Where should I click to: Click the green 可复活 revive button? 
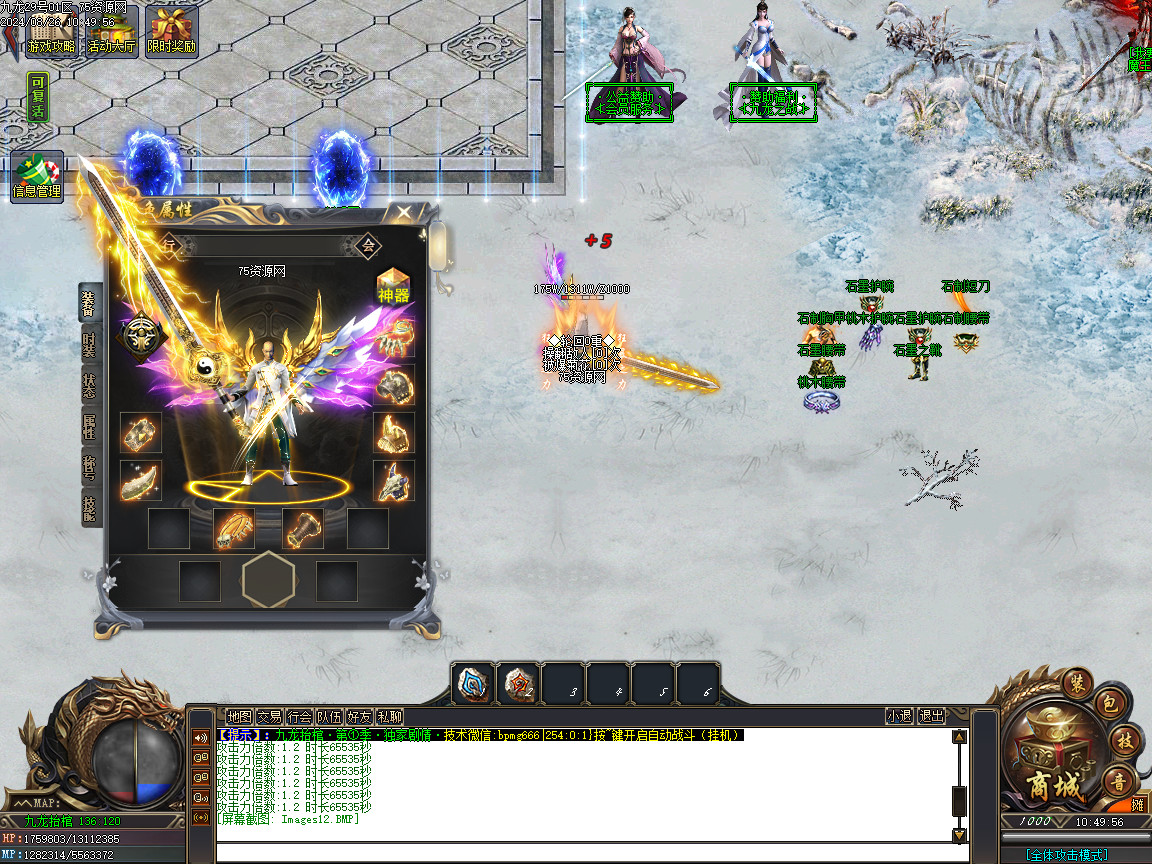coord(37,97)
